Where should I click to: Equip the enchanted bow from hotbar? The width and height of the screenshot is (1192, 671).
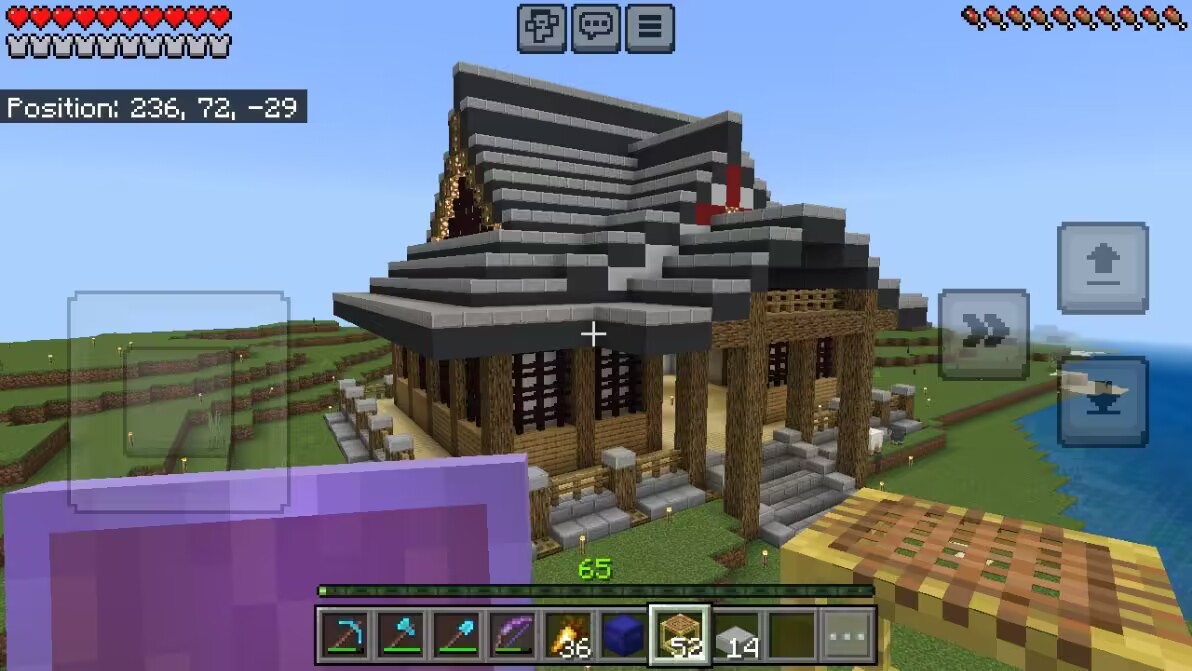(512, 634)
